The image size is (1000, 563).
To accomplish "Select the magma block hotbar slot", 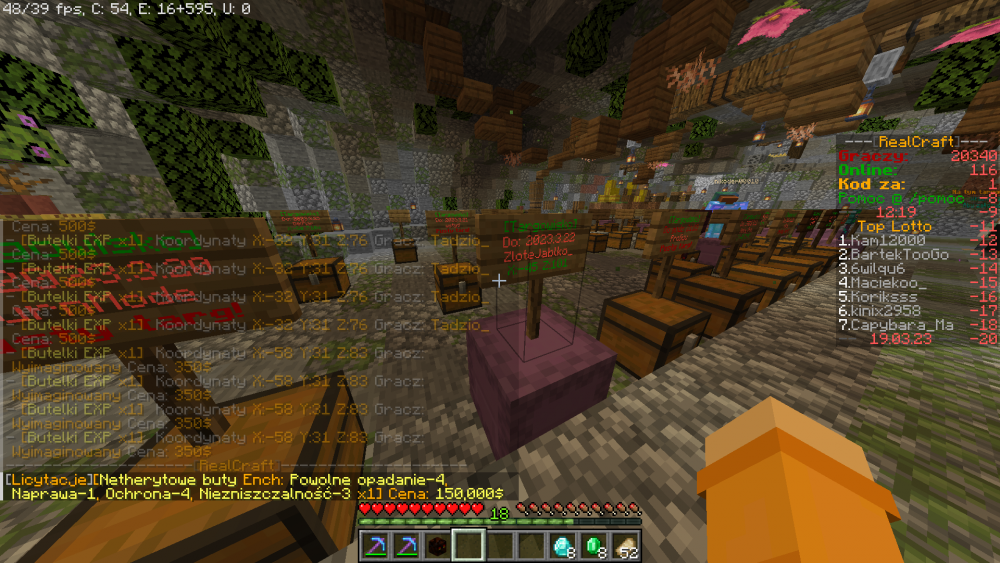I will 436,545.
